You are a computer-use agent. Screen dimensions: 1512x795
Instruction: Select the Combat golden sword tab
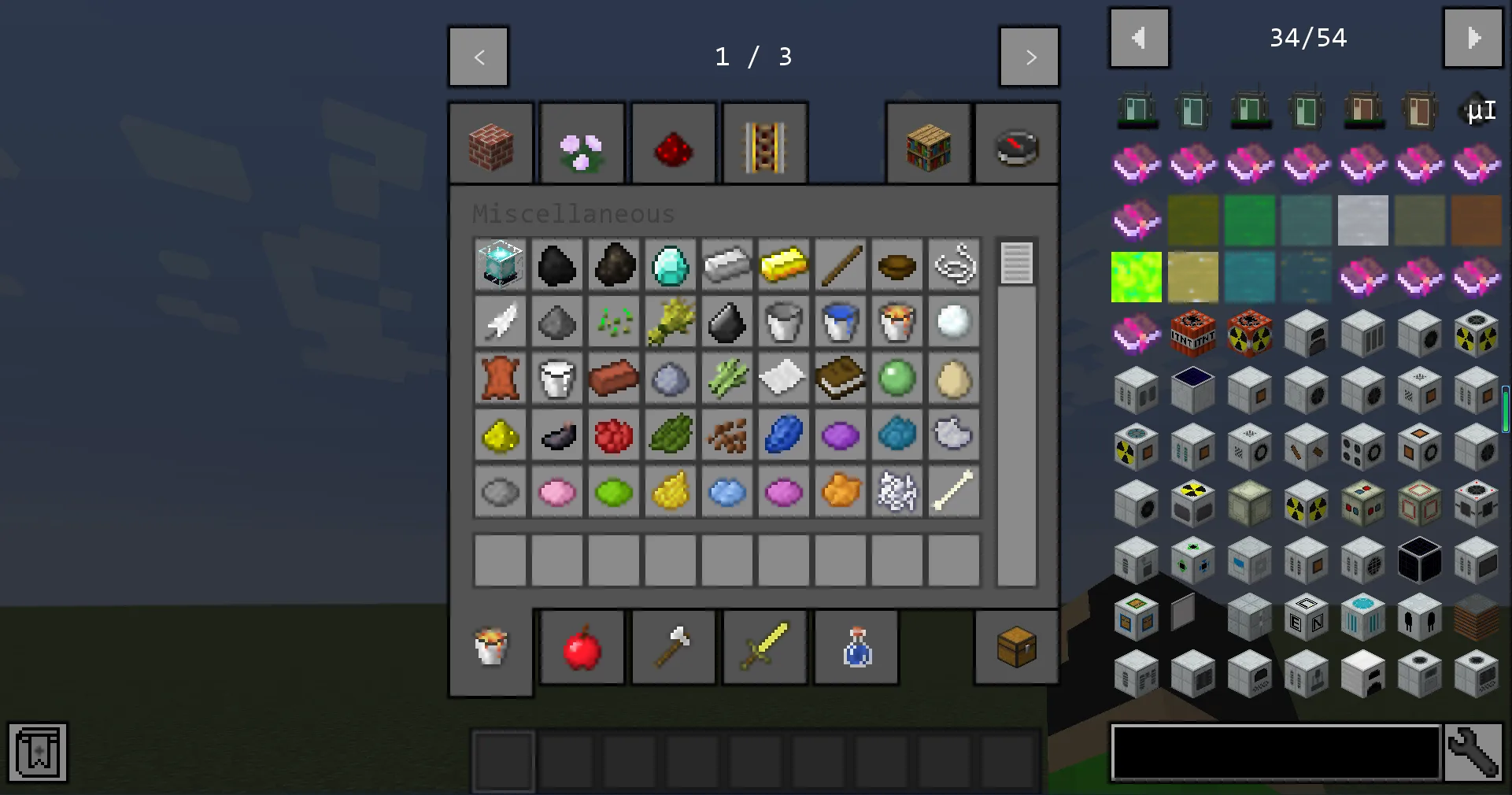click(764, 646)
